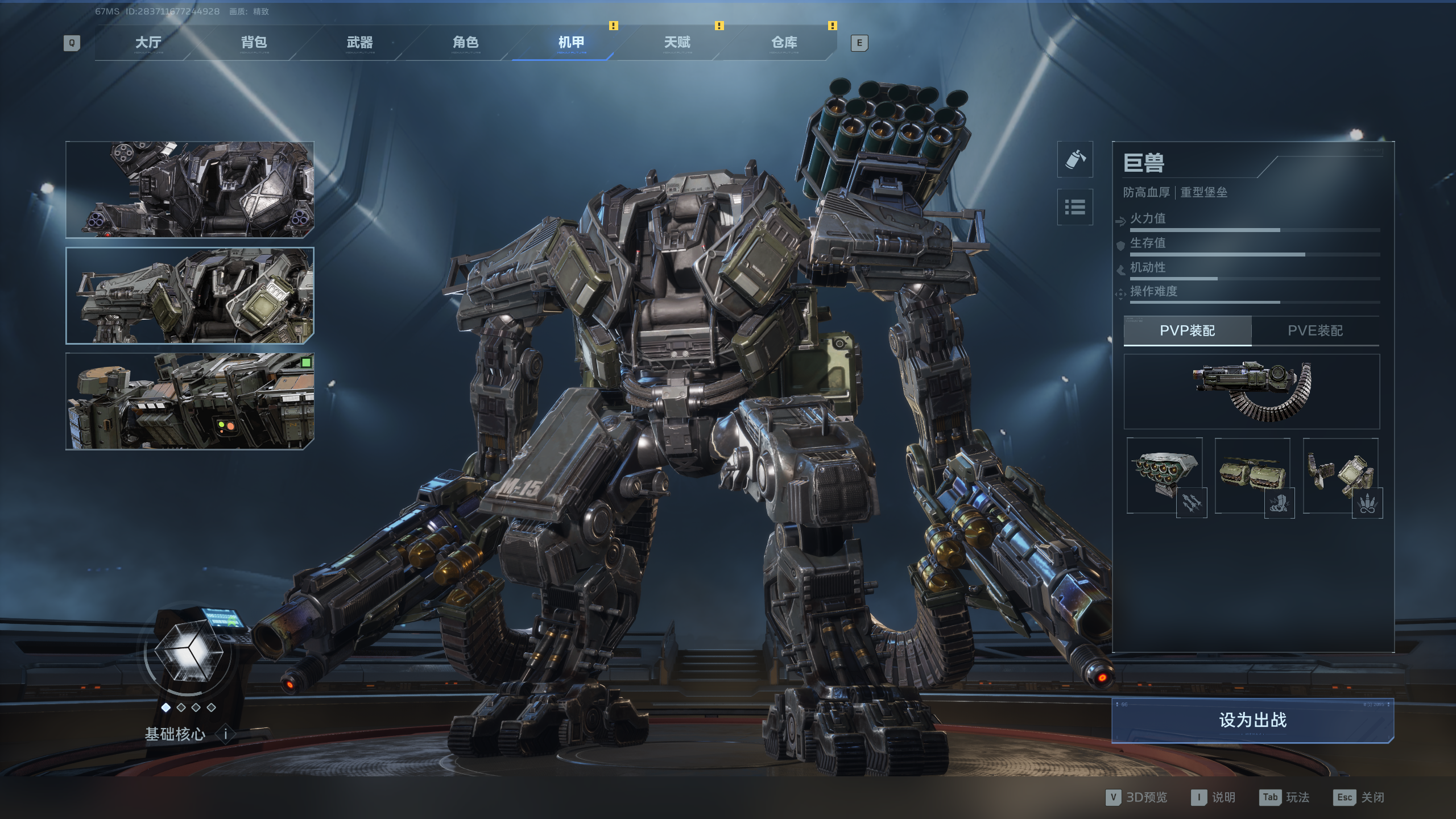Click the 设为出战 deploy button

click(1252, 720)
